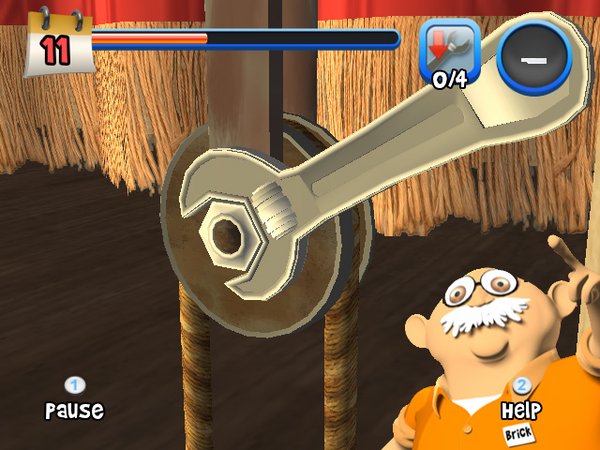Open the Pause menu

(74, 400)
